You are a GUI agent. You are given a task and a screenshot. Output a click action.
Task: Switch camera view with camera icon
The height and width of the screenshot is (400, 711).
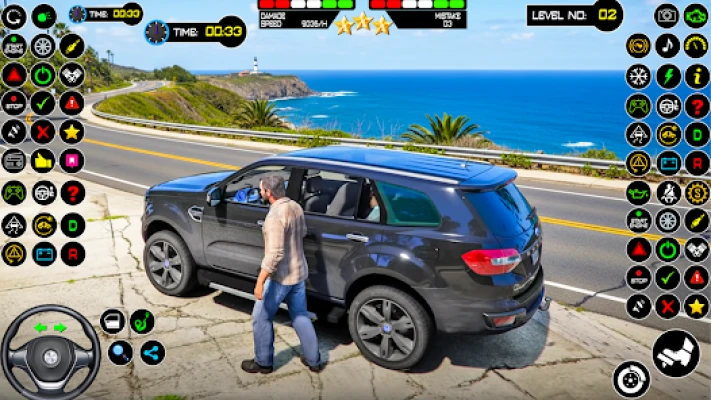(x=667, y=16)
